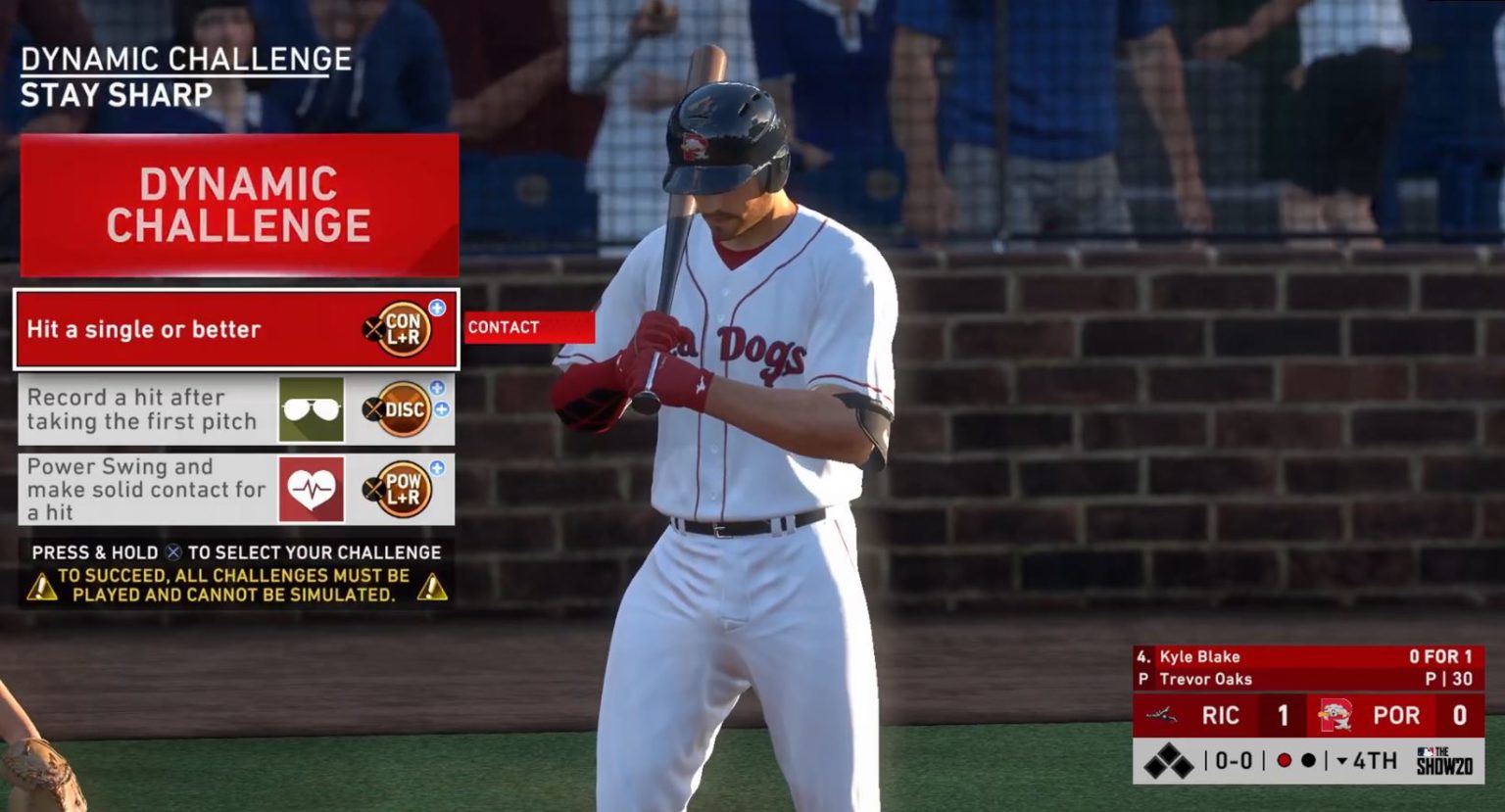The width and height of the screenshot is (1505, 812).
Task: Click the heartbeat icon
Action: point(312,489)
